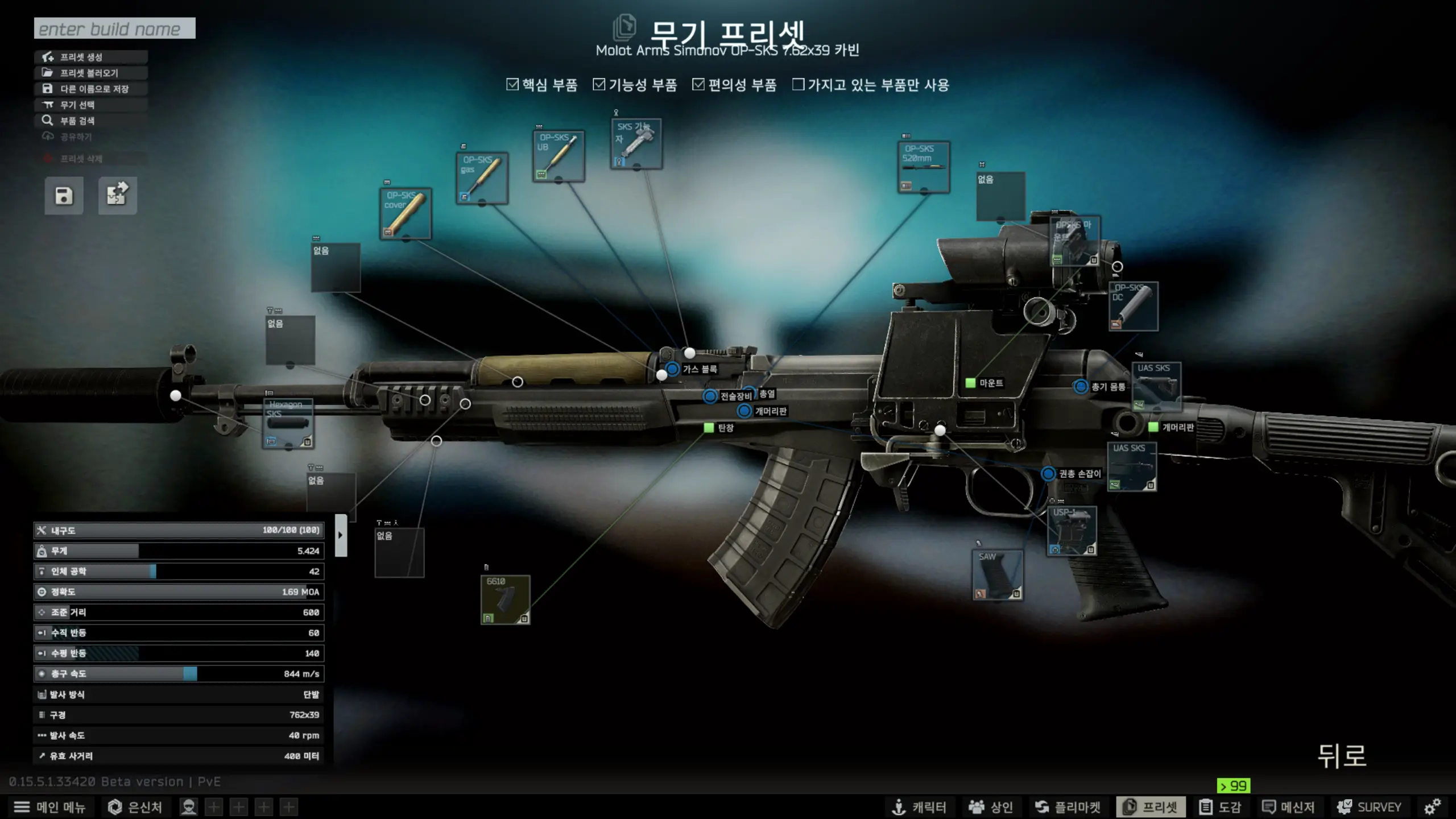The height and width of the screenshot is (819, 1456).
Task: Open 프리셋 불러오기 to load a preset
Action: [91, 73]
